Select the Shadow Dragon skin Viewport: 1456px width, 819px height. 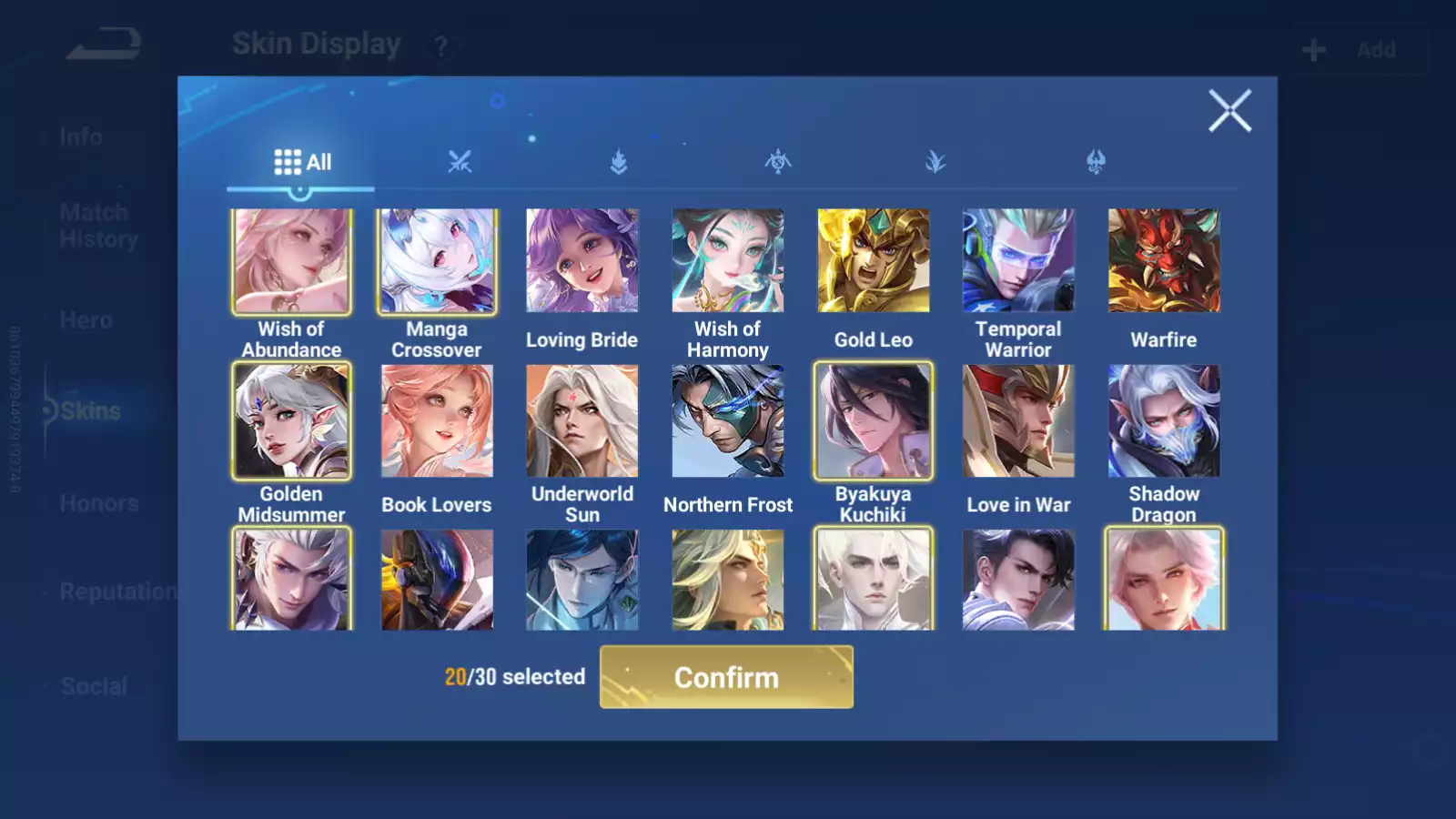click(1164, 421)
